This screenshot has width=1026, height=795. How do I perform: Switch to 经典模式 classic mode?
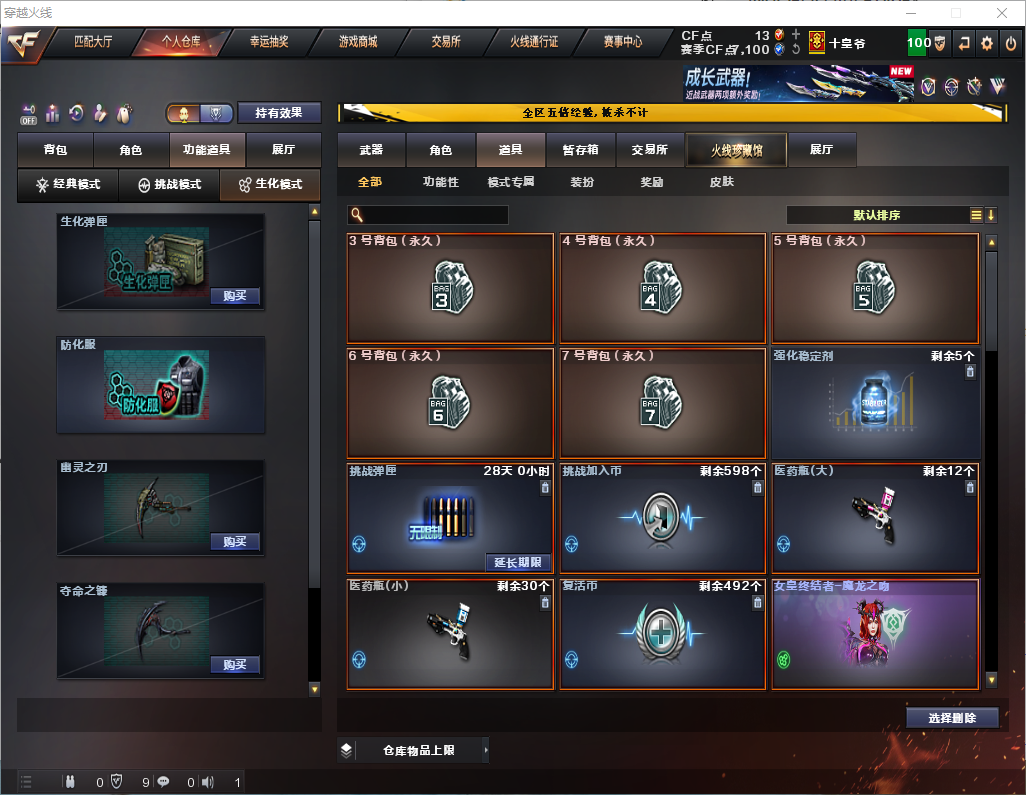68,185
